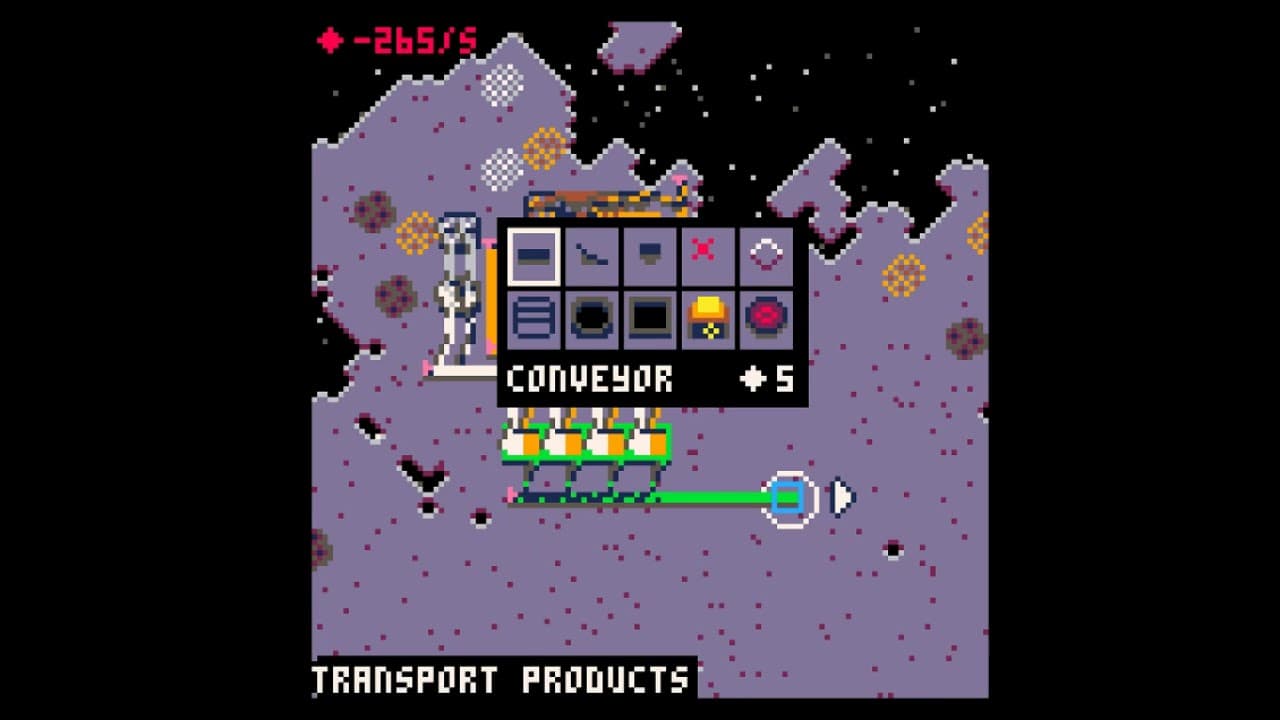
Task: Select the ramp conveyor icon
Action: pos(591,256)
